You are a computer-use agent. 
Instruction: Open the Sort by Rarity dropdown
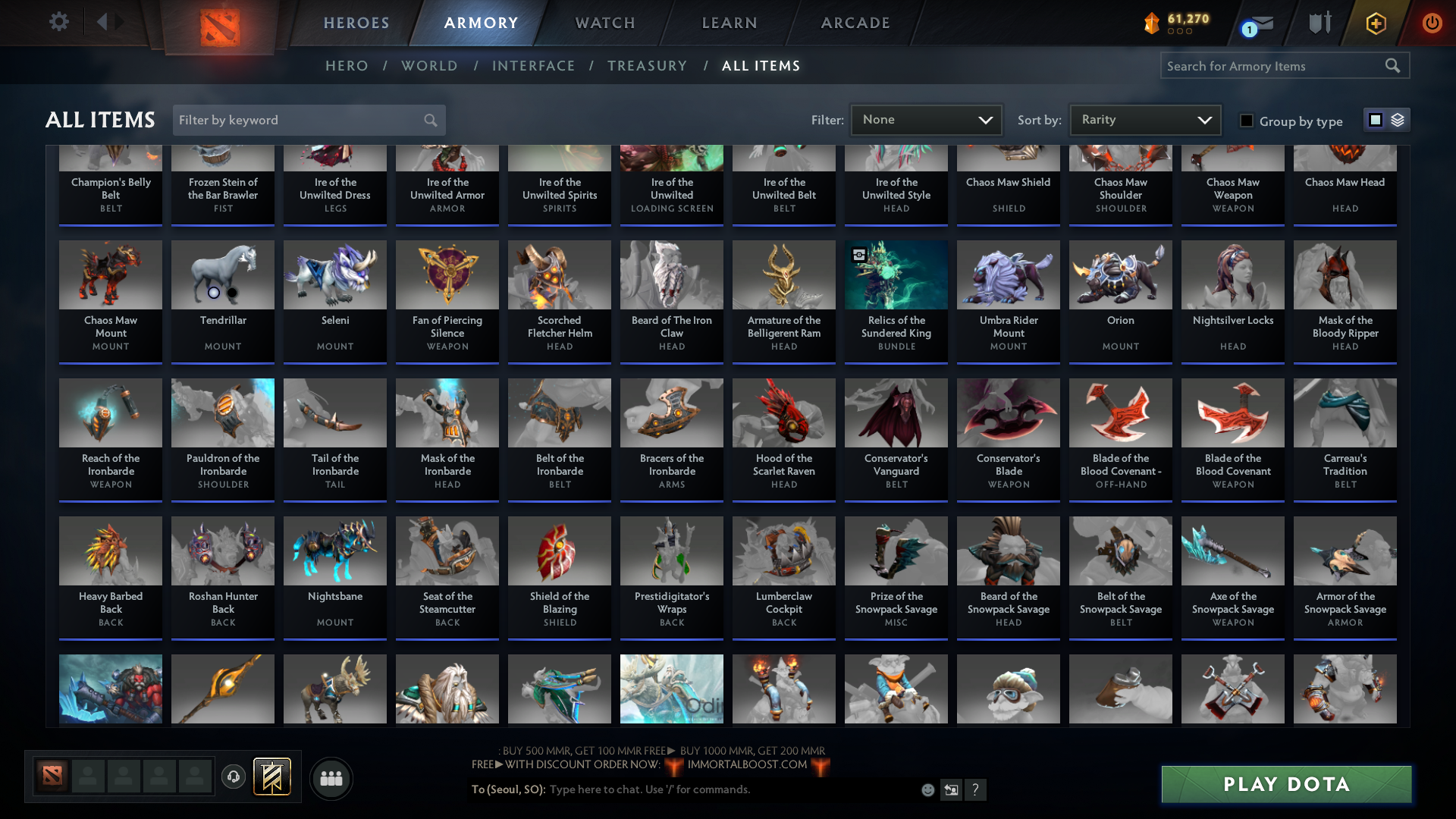(x=1144, y=120)
